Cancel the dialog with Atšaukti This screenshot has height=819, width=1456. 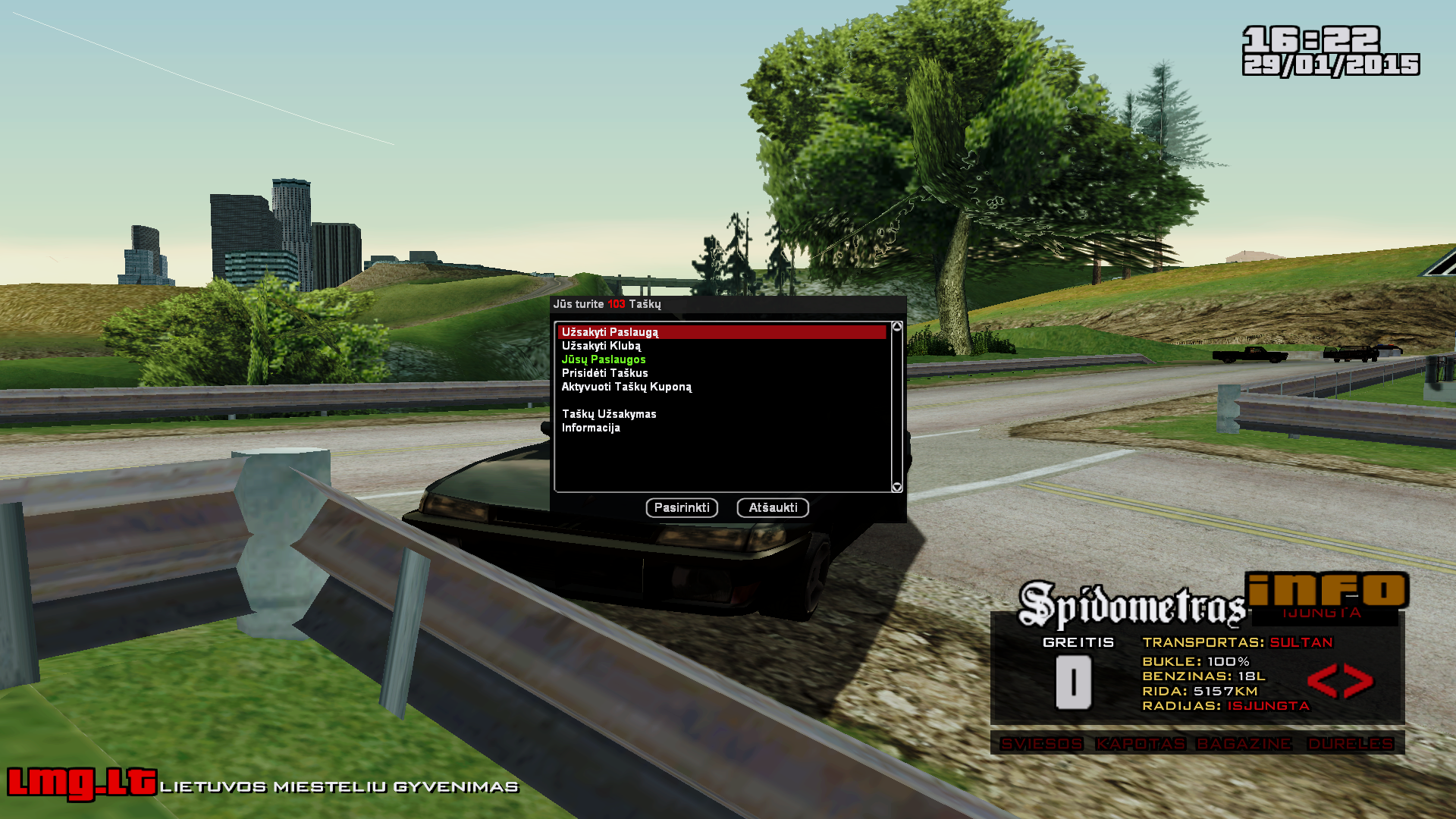(x=773, y=507)
